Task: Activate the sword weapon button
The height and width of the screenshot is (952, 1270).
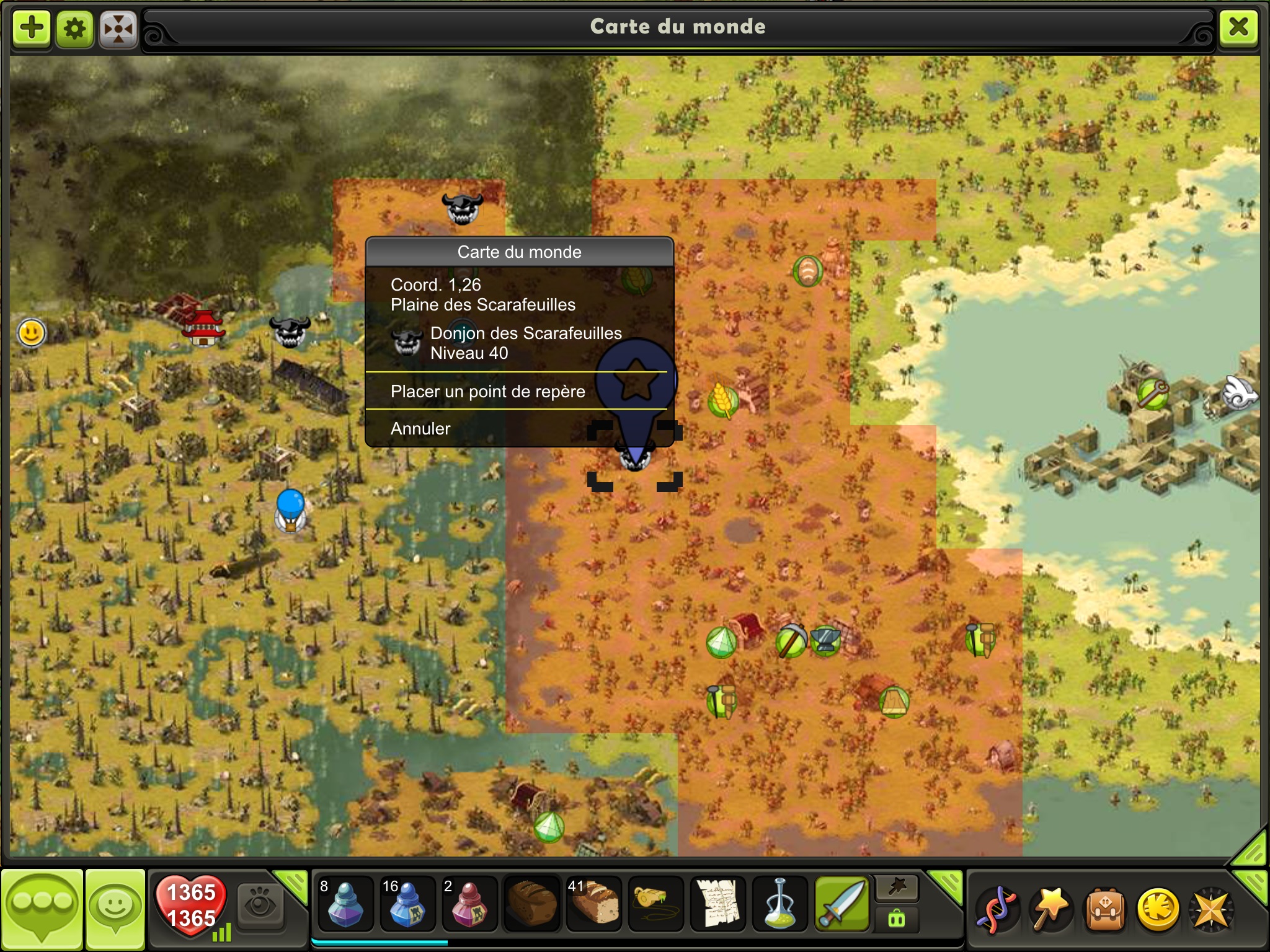Action: pyautogui.click(x=841, y=905)
